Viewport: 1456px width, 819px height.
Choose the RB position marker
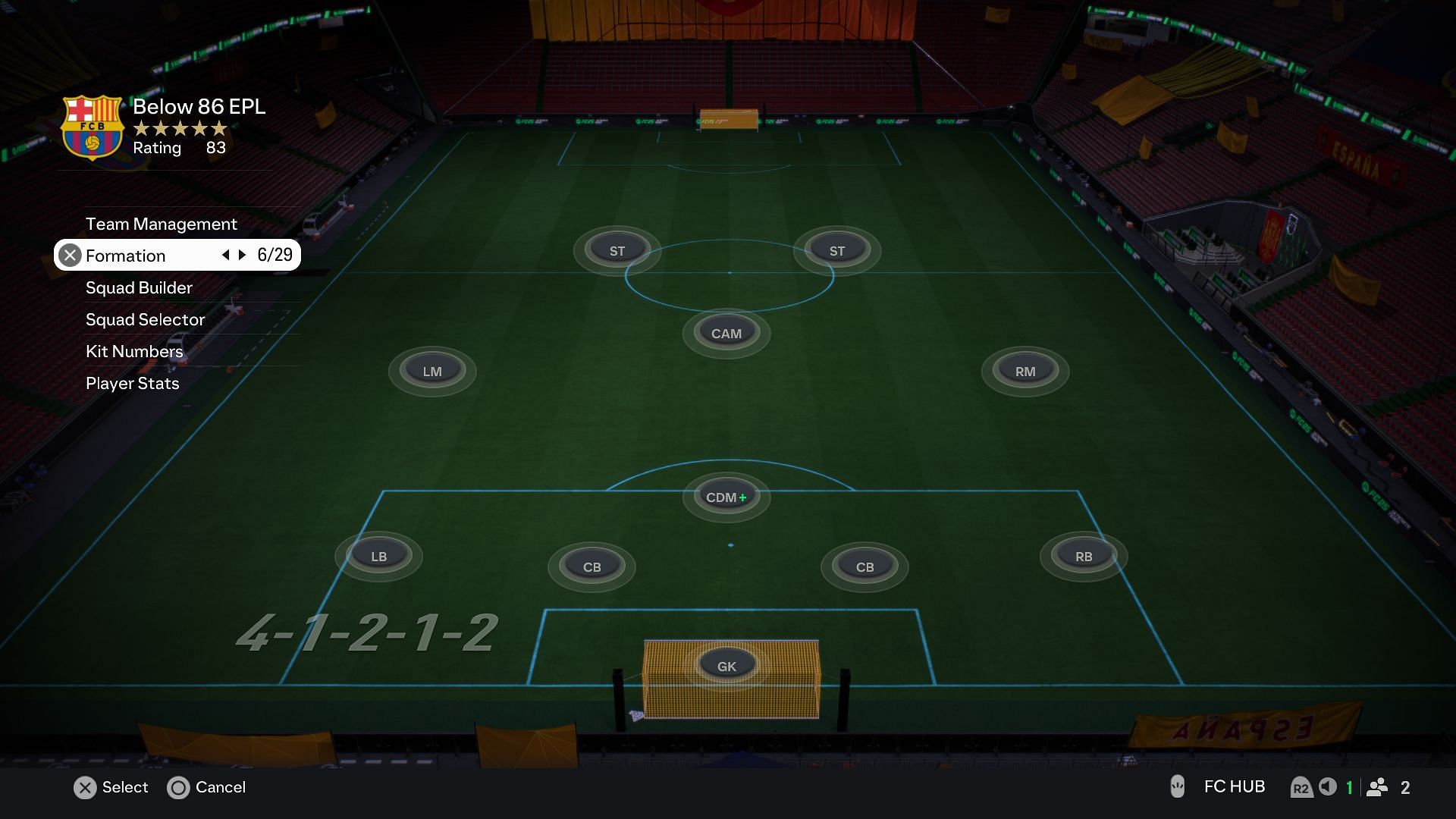pos(1083,556)
